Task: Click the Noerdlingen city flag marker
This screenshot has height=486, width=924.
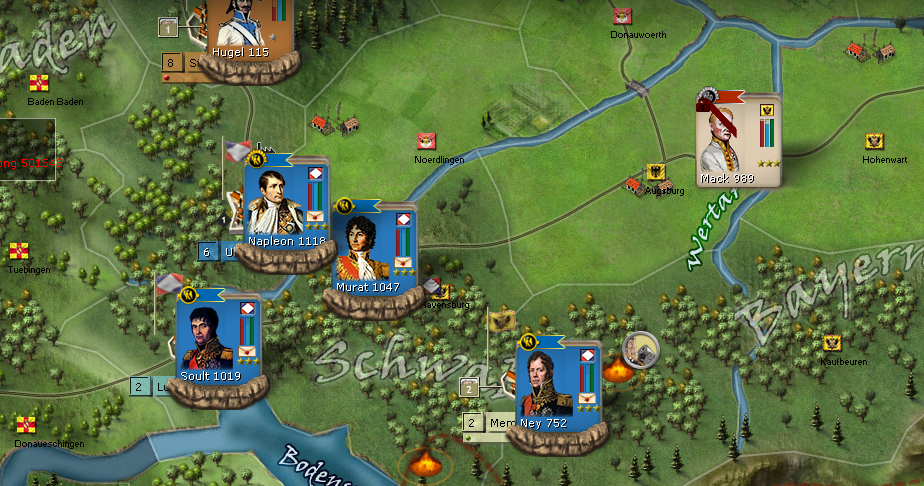Action: pyautogui.click(x=426, y=142)
